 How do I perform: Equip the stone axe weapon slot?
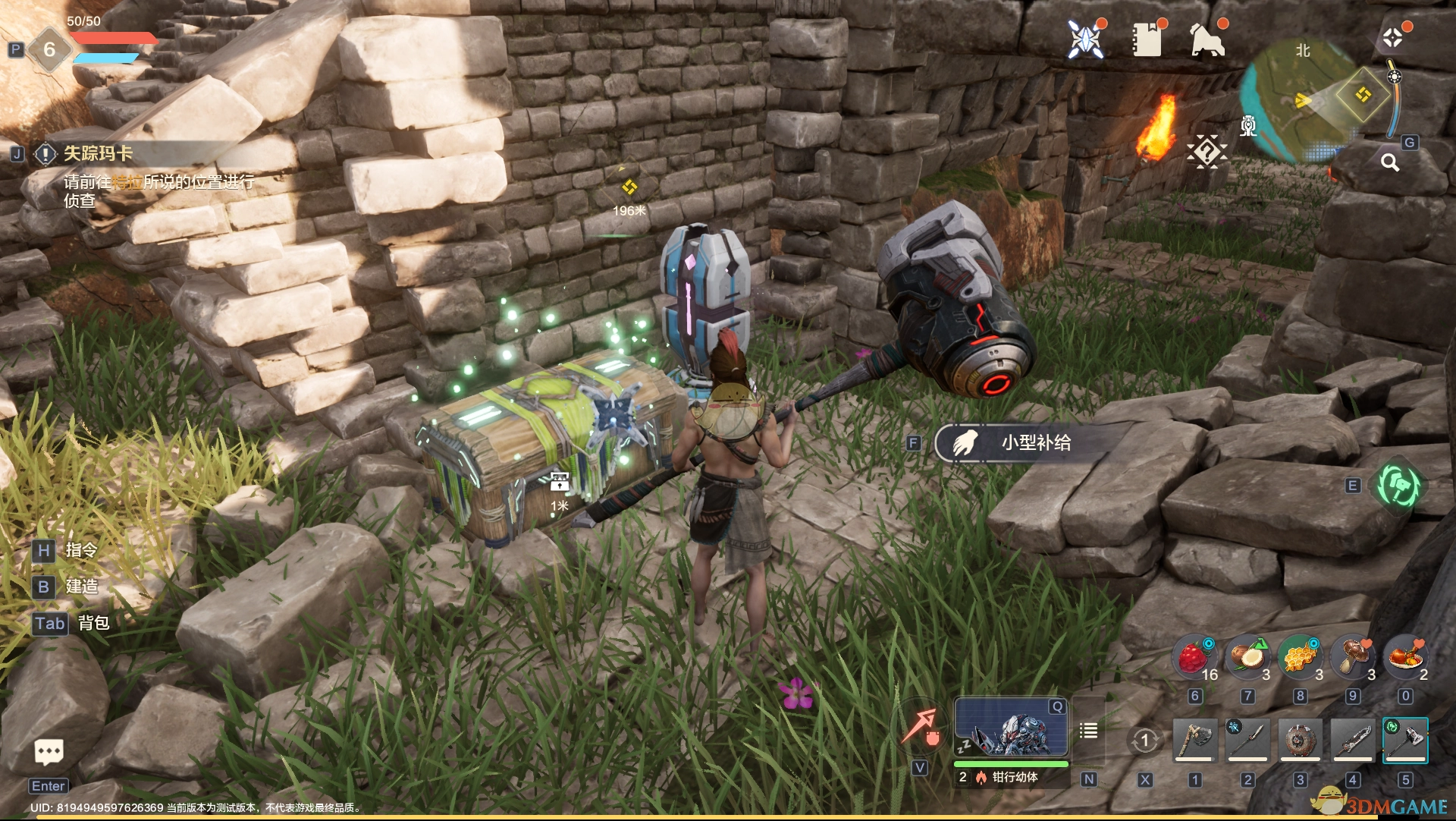[1195, 740]
